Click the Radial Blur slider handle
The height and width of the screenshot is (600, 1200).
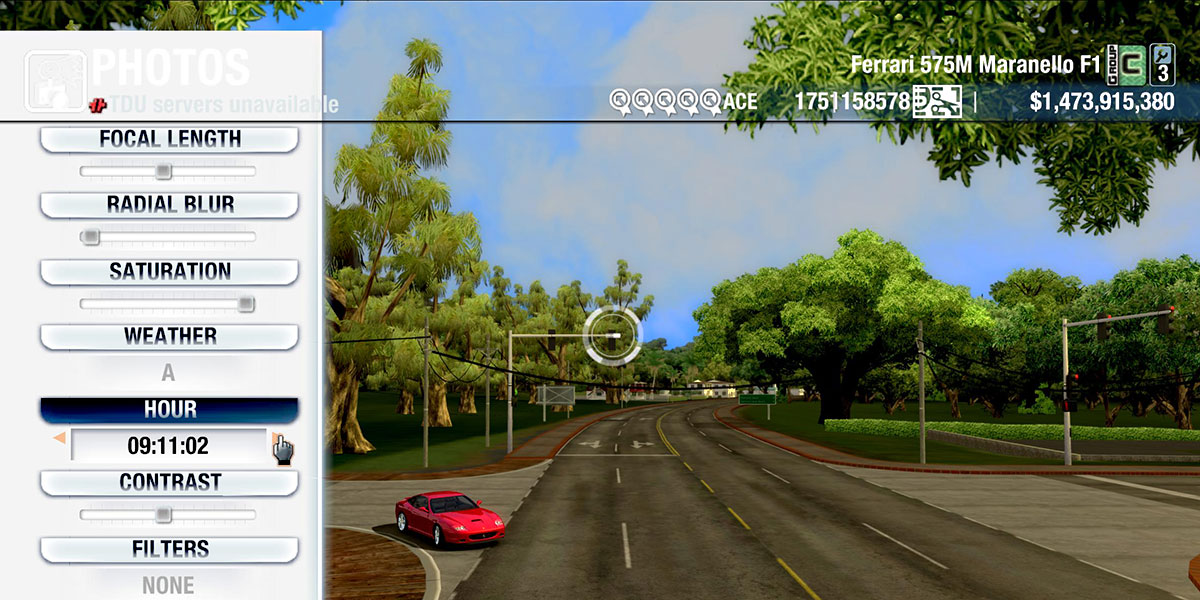(x=90, y=237)
